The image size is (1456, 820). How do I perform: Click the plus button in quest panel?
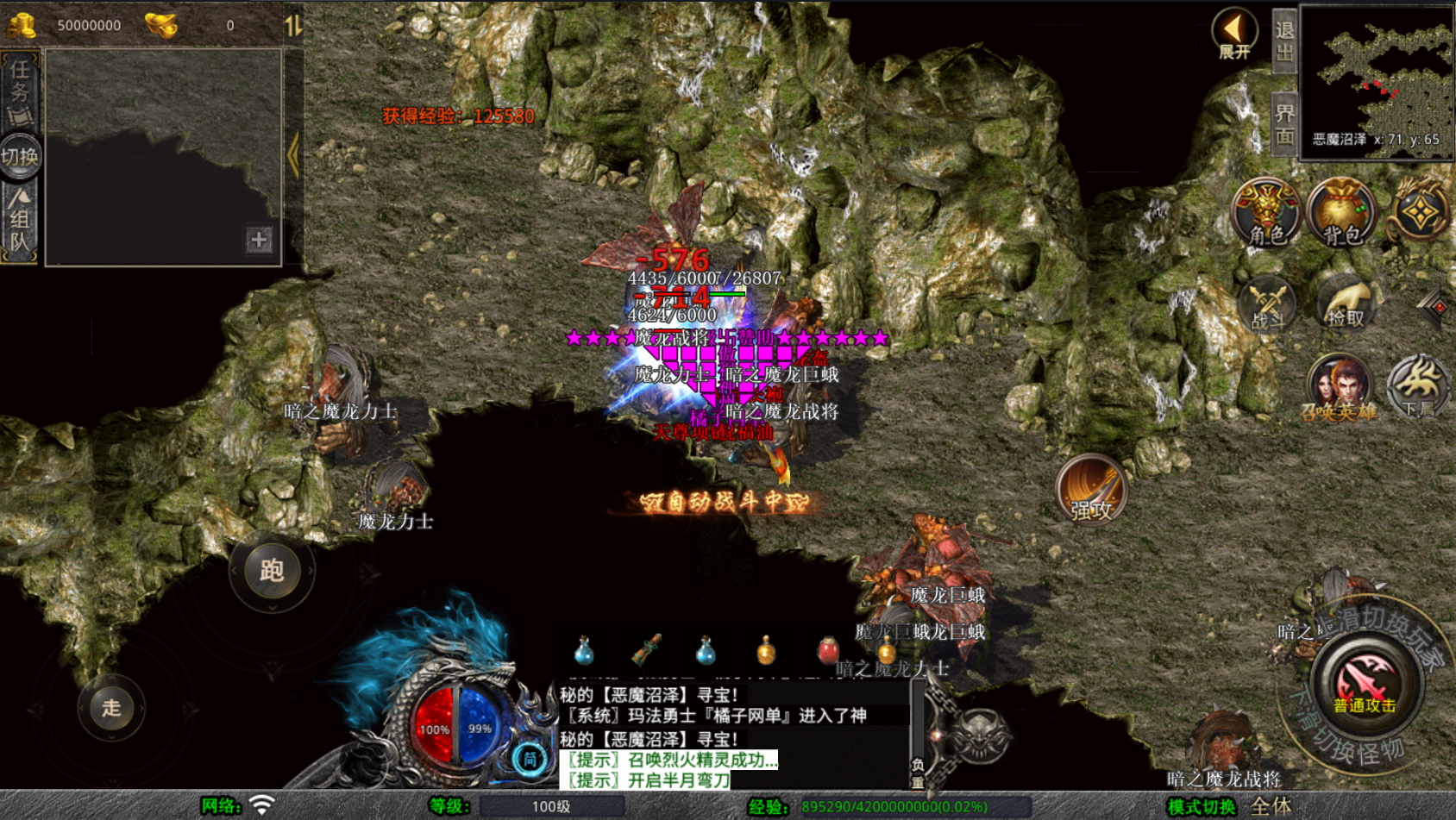259,240
